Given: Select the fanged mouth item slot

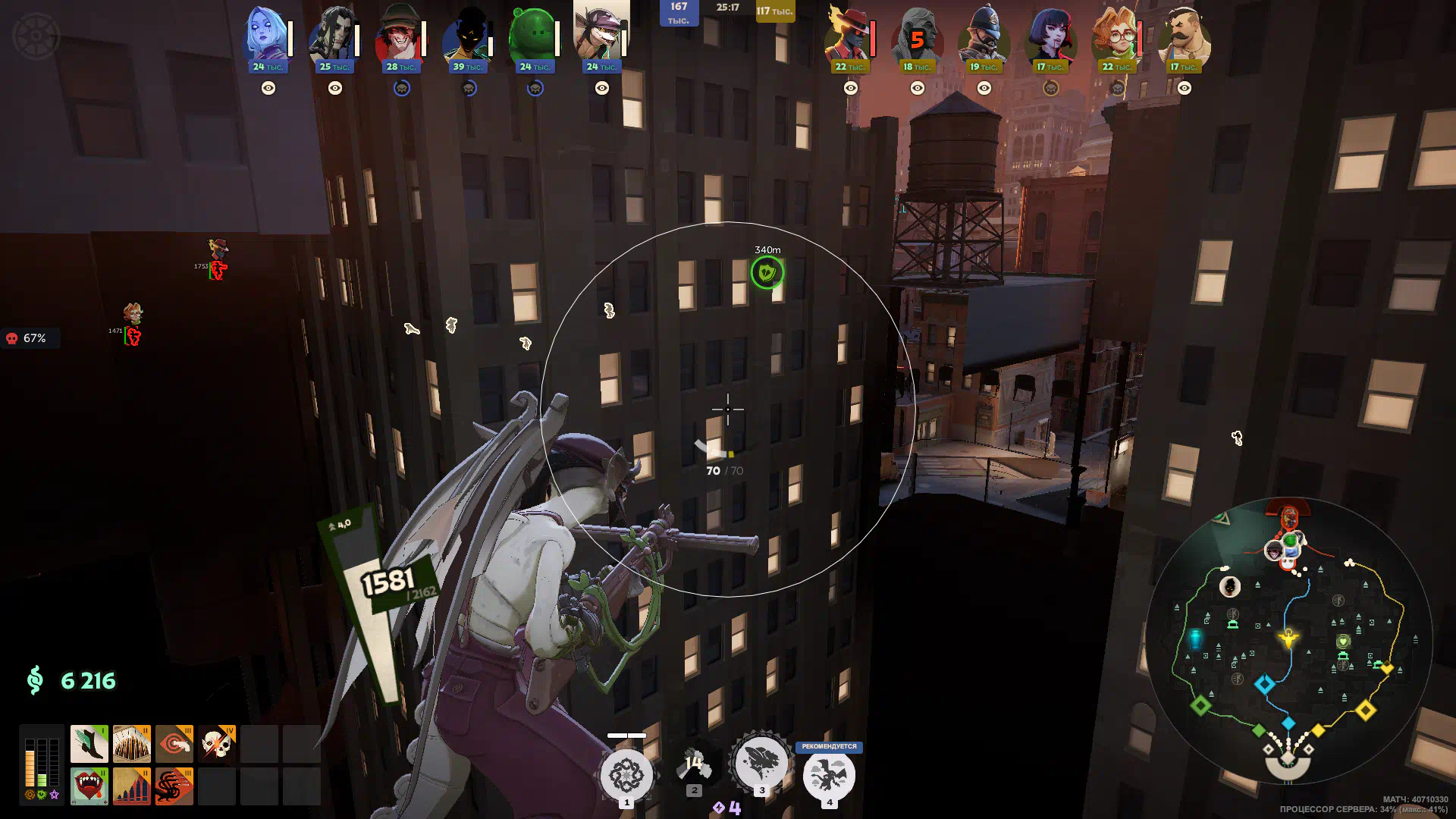Looking at the screenshot, I should pyautogui.click(x=89, y=786).
